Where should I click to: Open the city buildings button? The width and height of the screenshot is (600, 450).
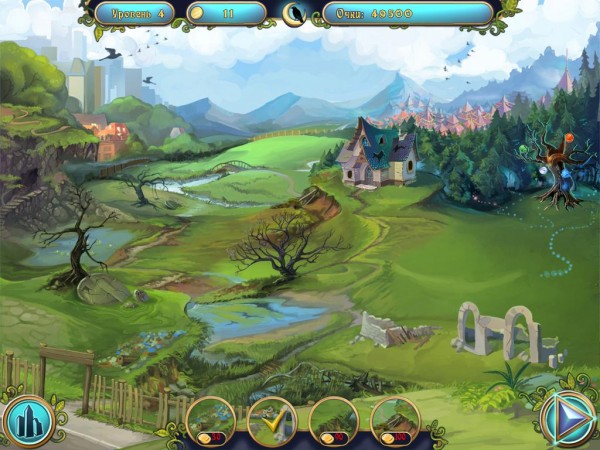(x=27, y=420)
